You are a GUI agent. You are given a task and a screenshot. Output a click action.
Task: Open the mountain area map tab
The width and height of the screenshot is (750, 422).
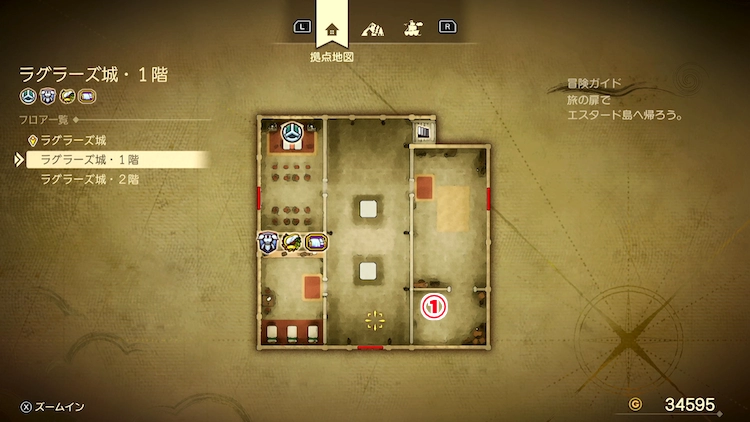click(x=372, y=27)
